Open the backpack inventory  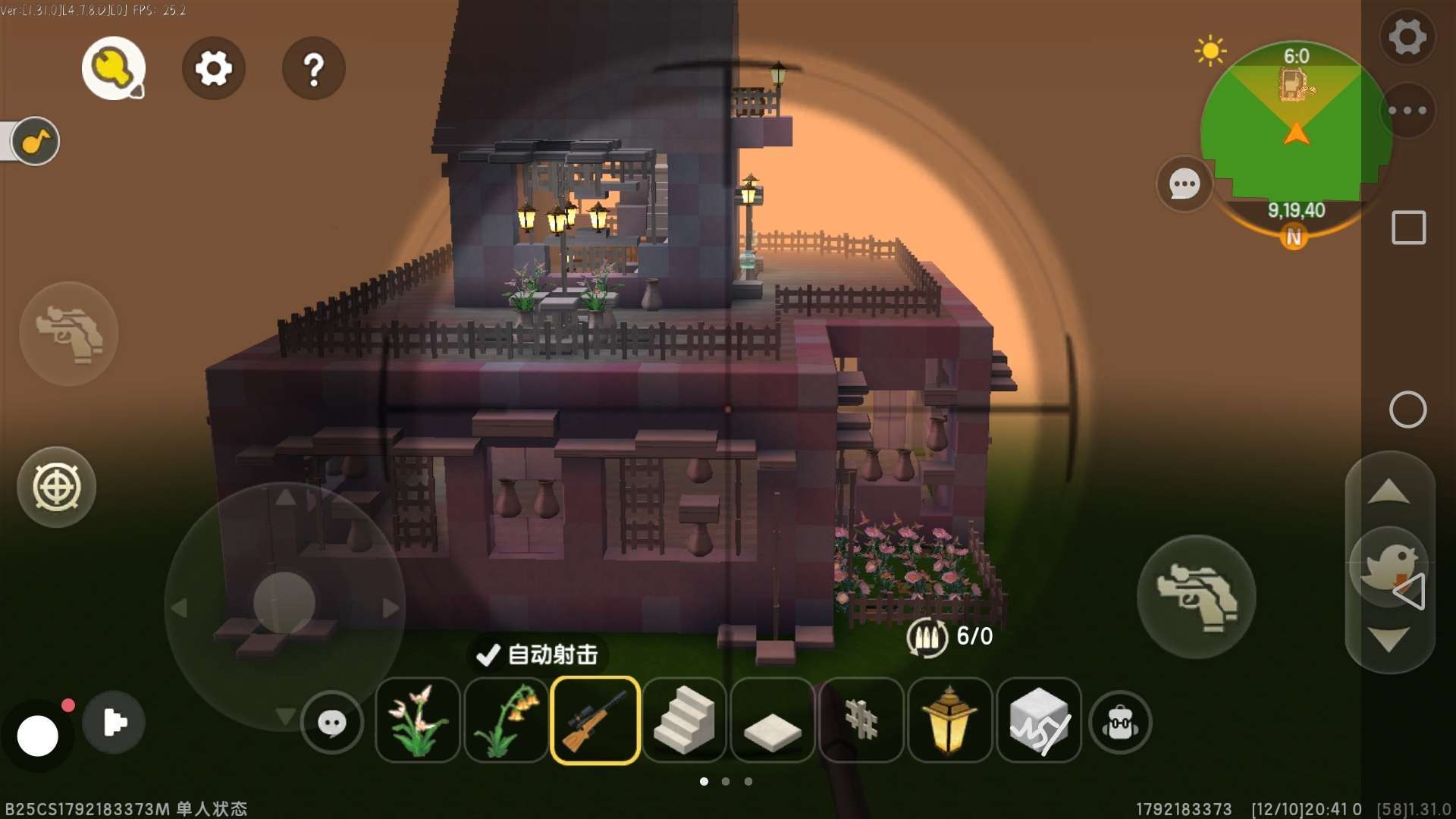pos(1120,723)
